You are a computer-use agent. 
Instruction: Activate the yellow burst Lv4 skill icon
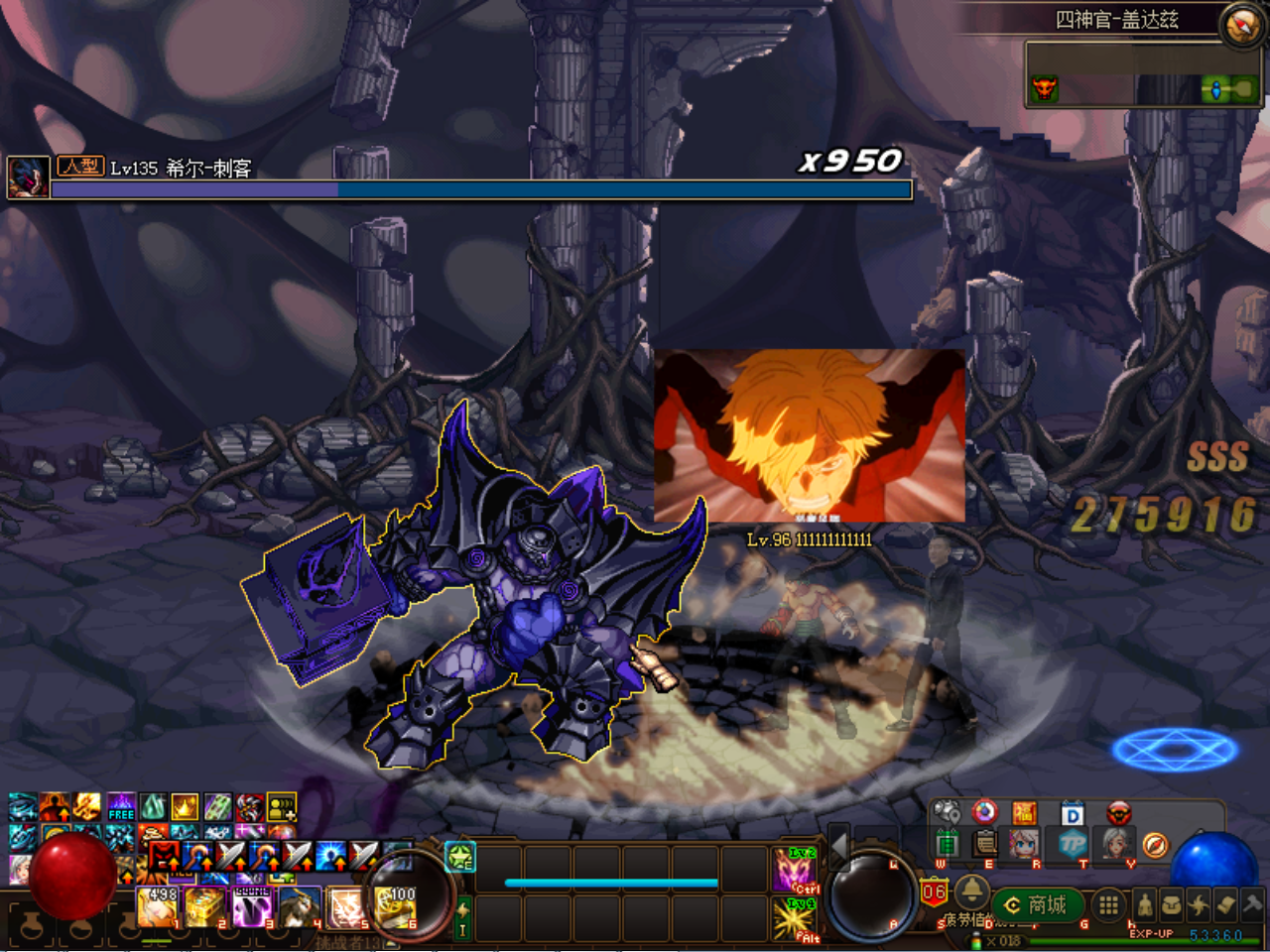coord(796,919)
